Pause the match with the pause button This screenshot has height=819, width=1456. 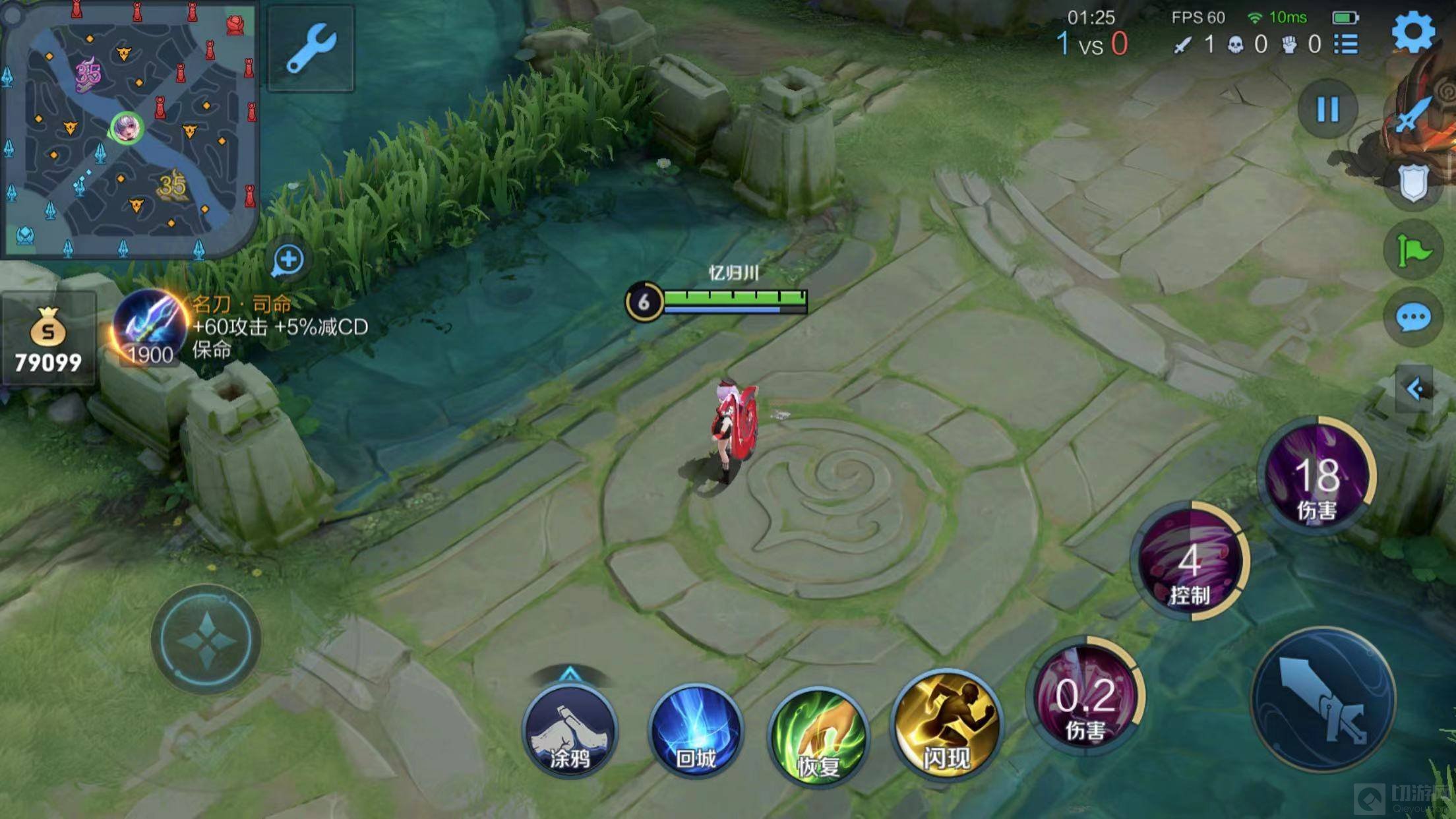tap(1327, 109)
